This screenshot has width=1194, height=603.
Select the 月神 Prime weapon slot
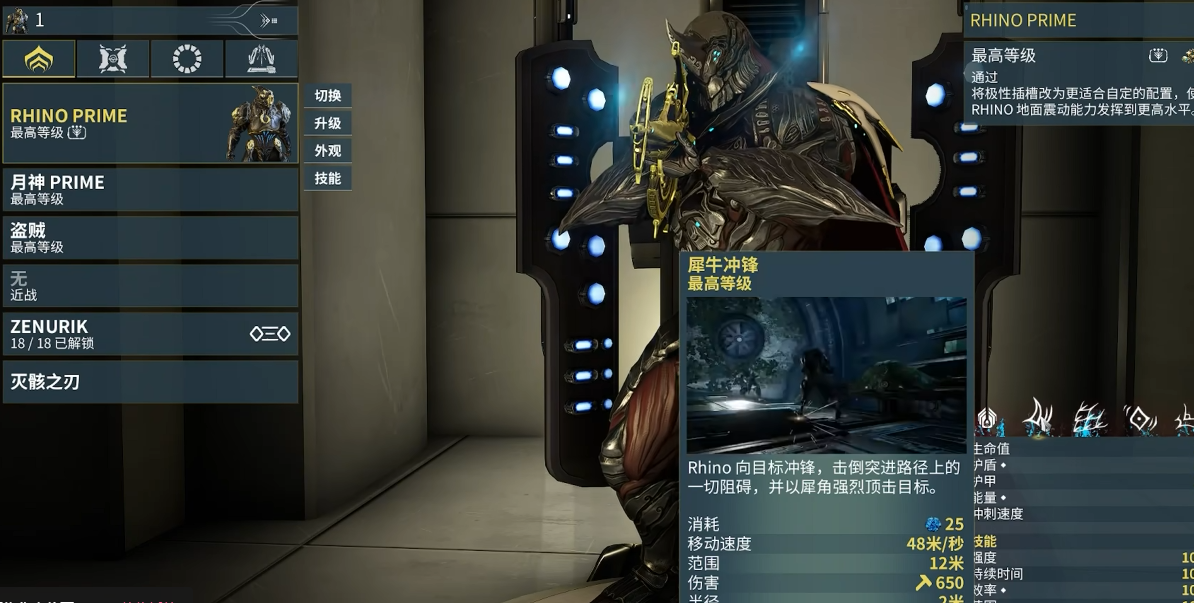coord(150,190)
